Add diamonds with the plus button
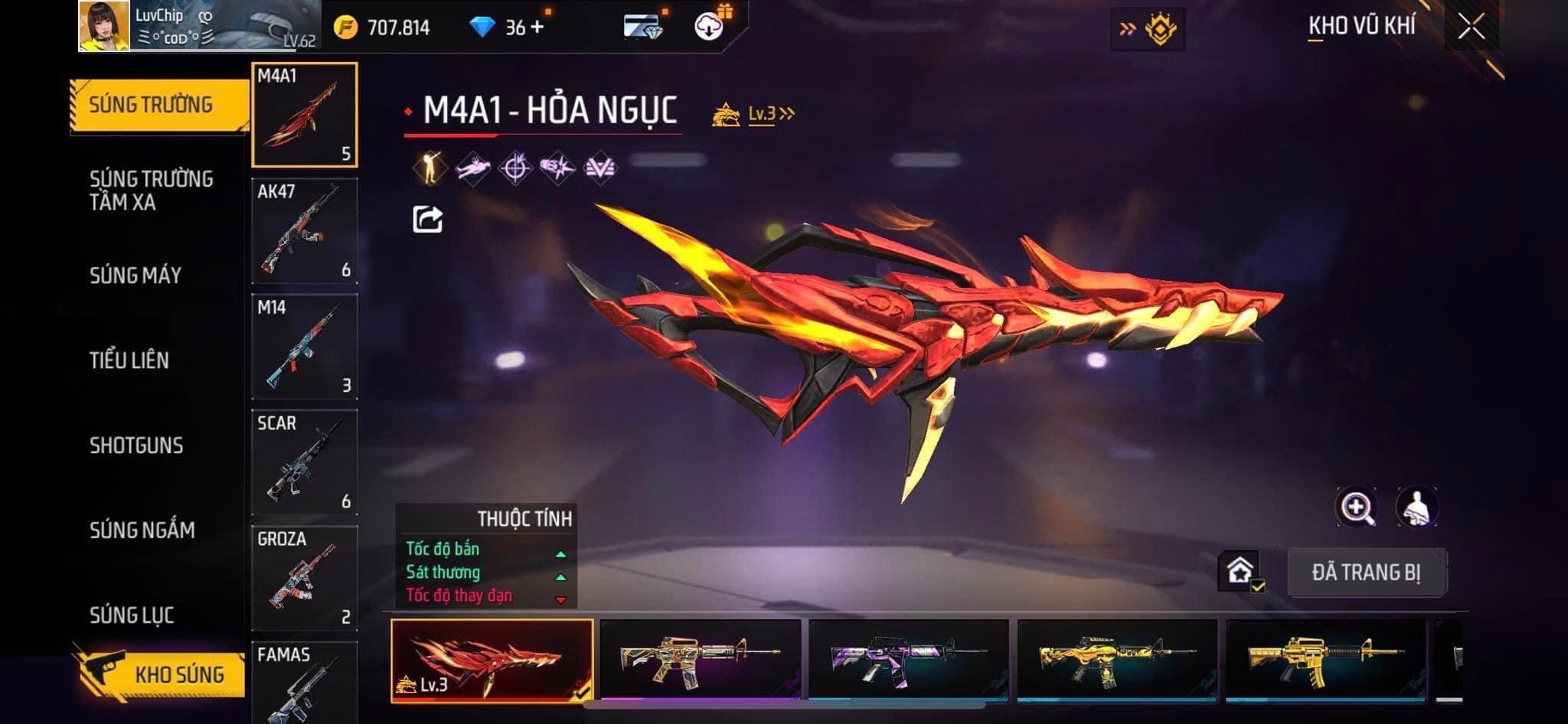Screen dimensions: 1568x724 pos(537,28)
